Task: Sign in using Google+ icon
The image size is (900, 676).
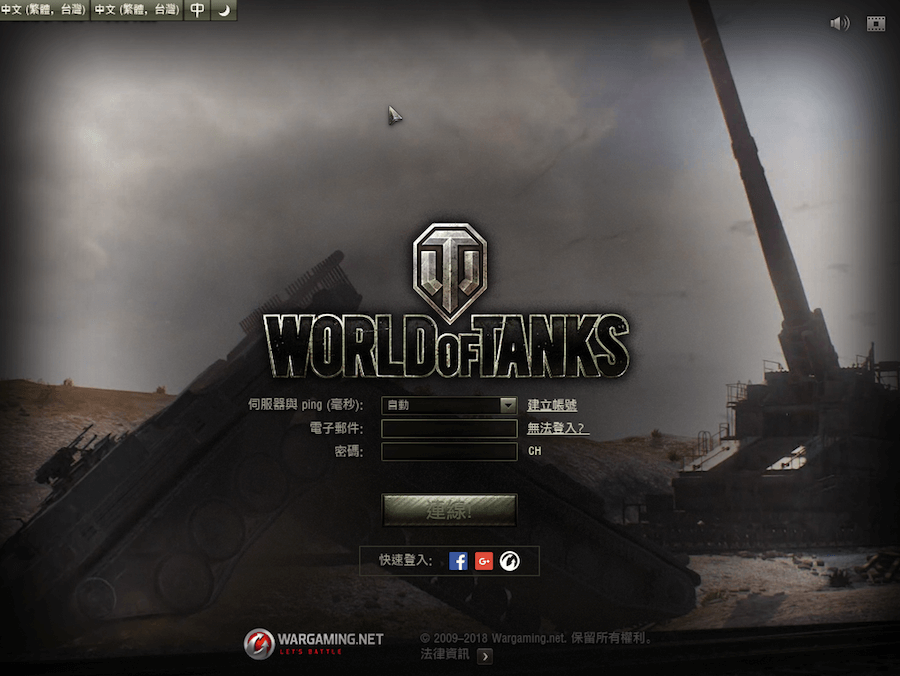Action: point(484,561)
